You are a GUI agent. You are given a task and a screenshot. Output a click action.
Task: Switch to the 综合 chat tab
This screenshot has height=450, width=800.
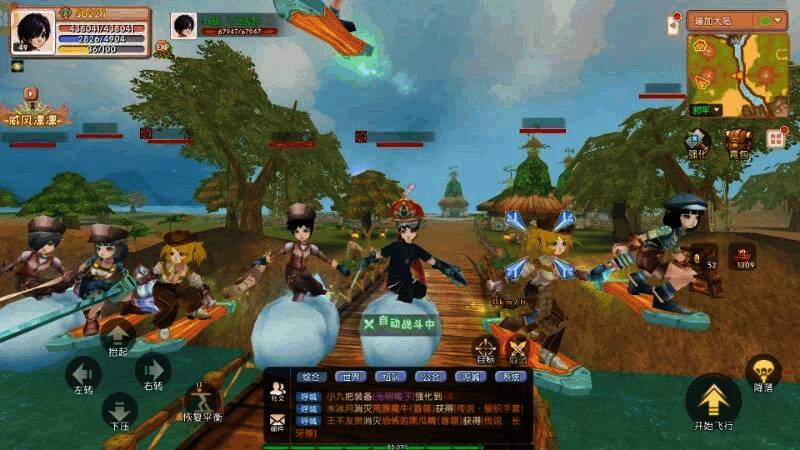[311, 377]
